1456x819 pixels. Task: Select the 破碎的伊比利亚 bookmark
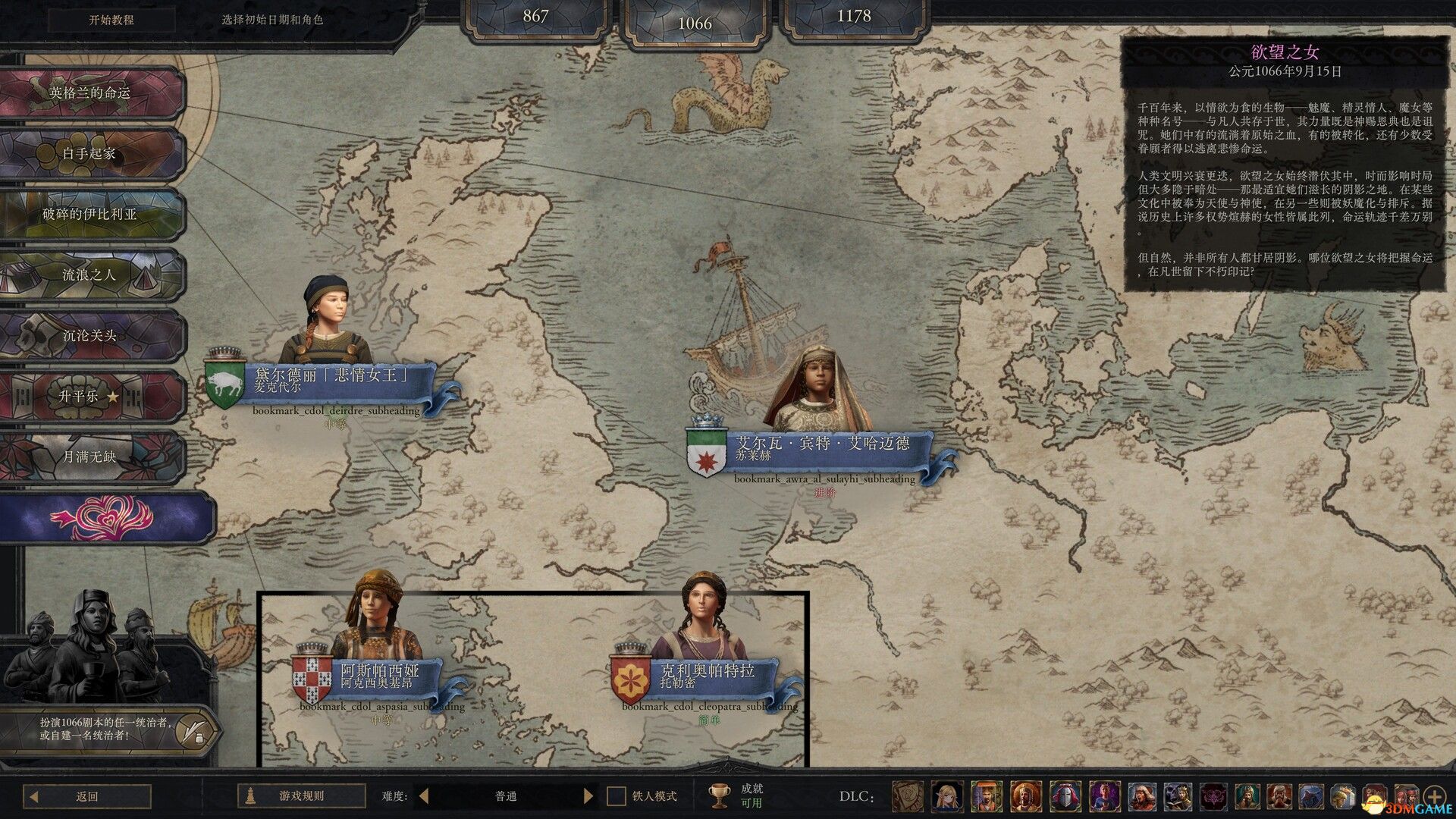point(91,215)
